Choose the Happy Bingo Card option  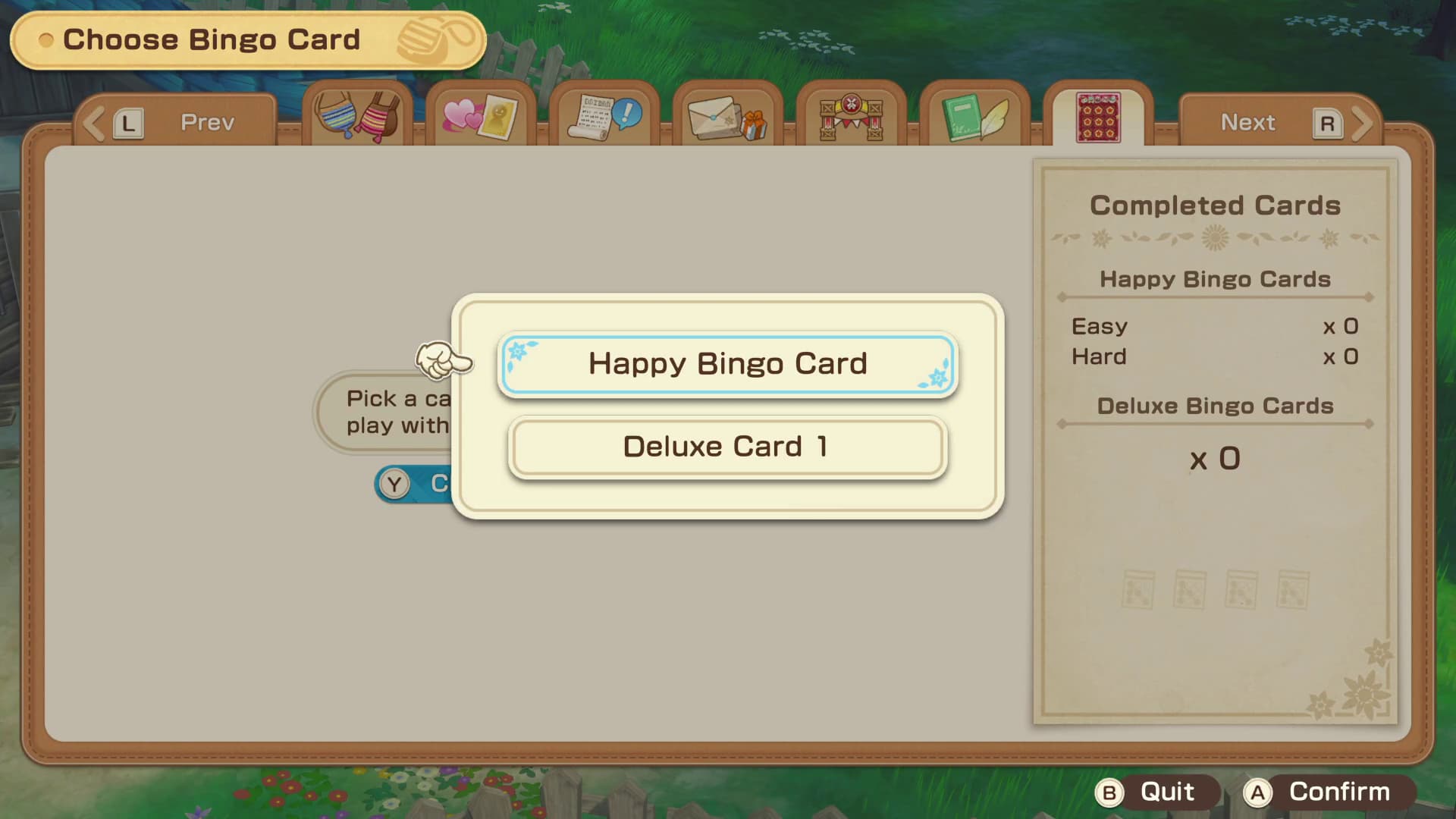pos(727,365)
